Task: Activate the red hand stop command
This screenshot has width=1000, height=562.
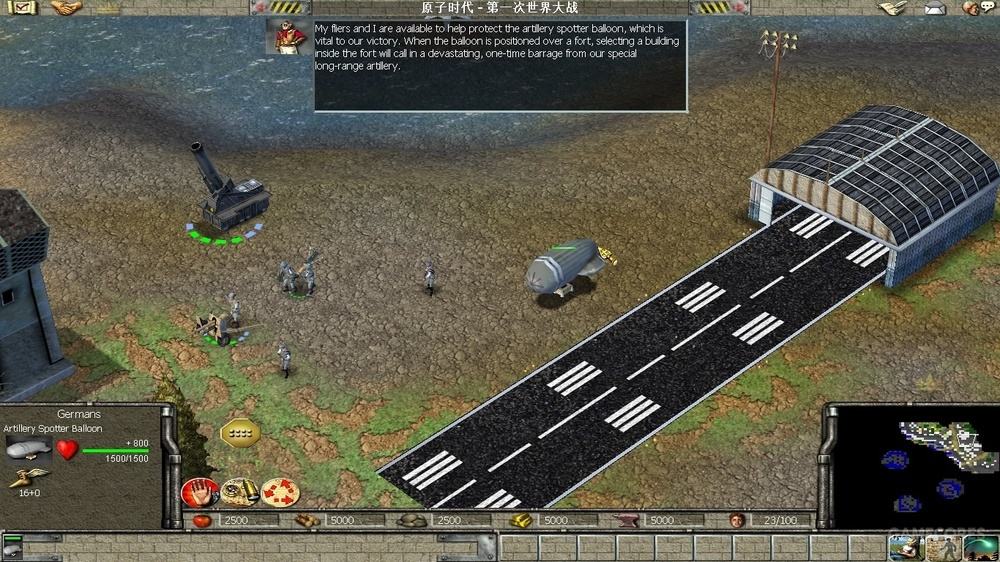Action: (x=199, y=492)
